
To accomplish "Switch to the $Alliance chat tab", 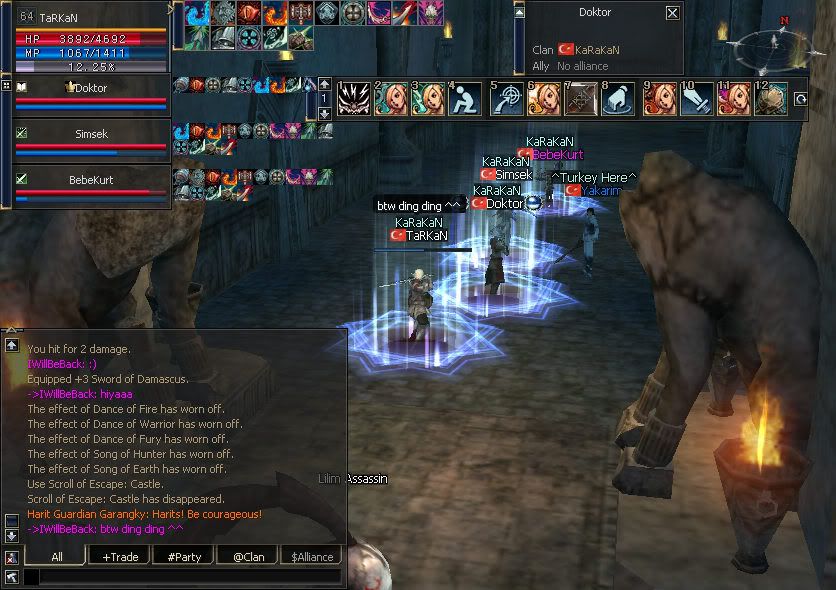I will point(311,556).
